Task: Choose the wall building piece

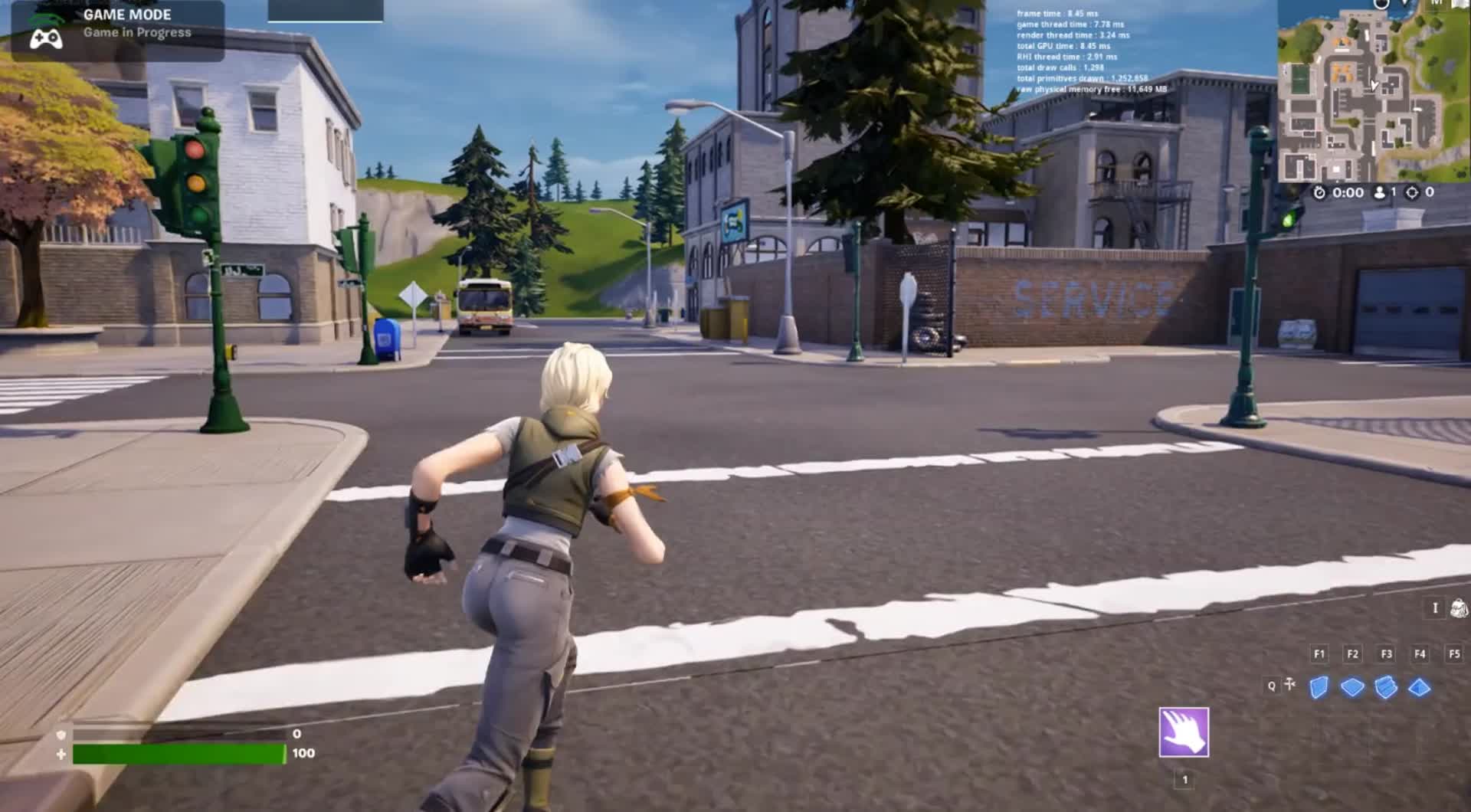Action: pyautogui.click(x=1319, y=687)
